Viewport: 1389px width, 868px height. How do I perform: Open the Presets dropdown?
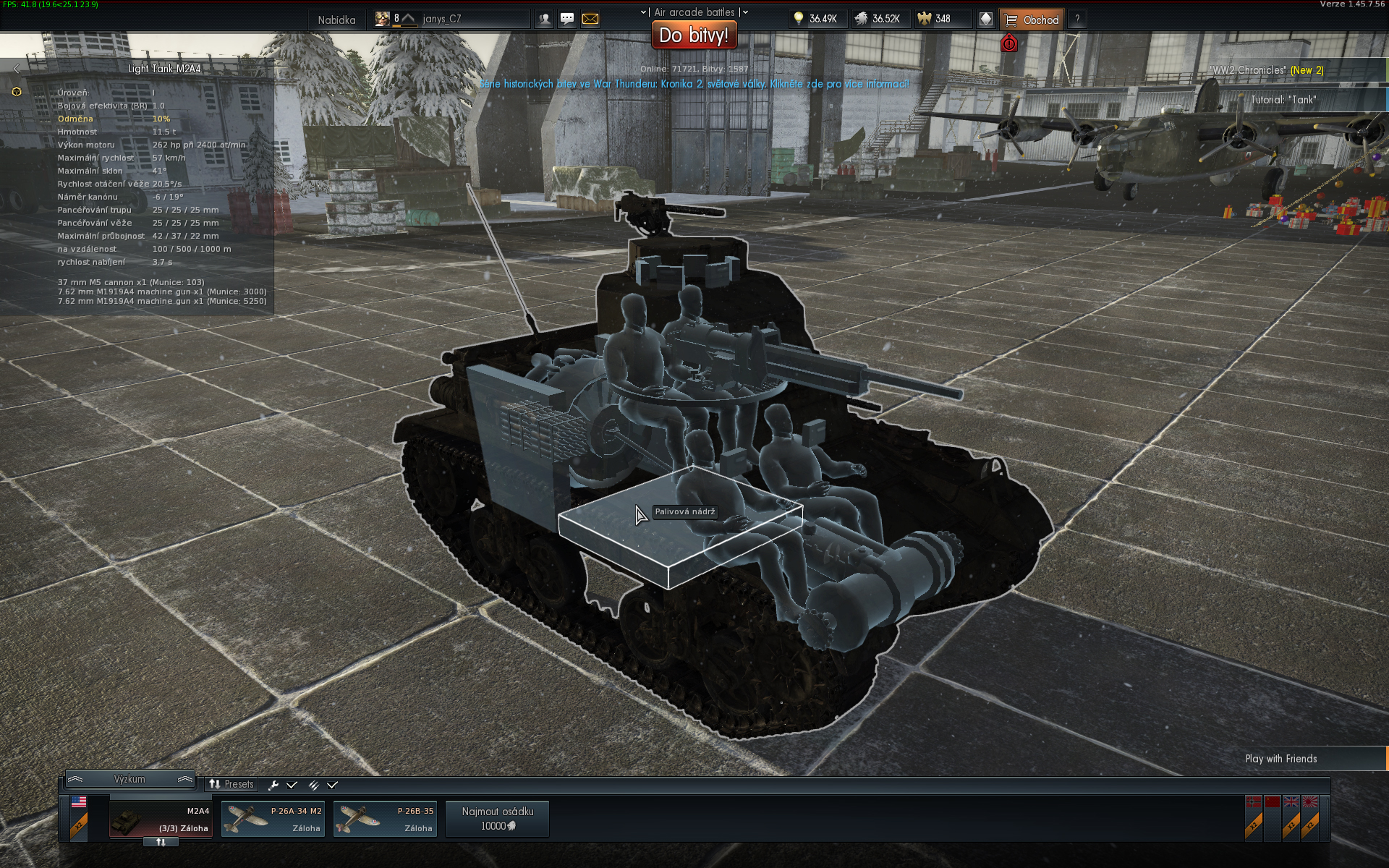(233, 783)
